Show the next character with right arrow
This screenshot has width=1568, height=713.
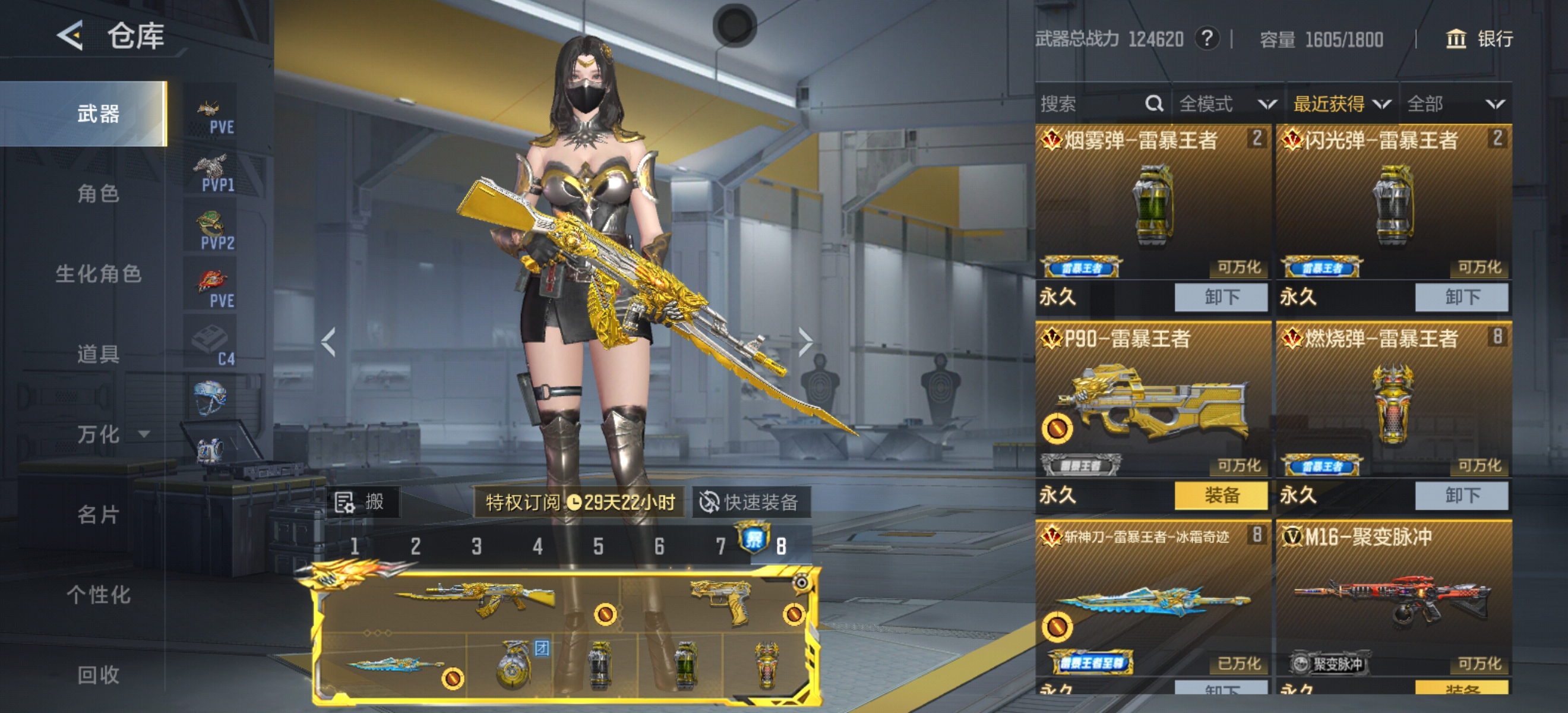805,342
